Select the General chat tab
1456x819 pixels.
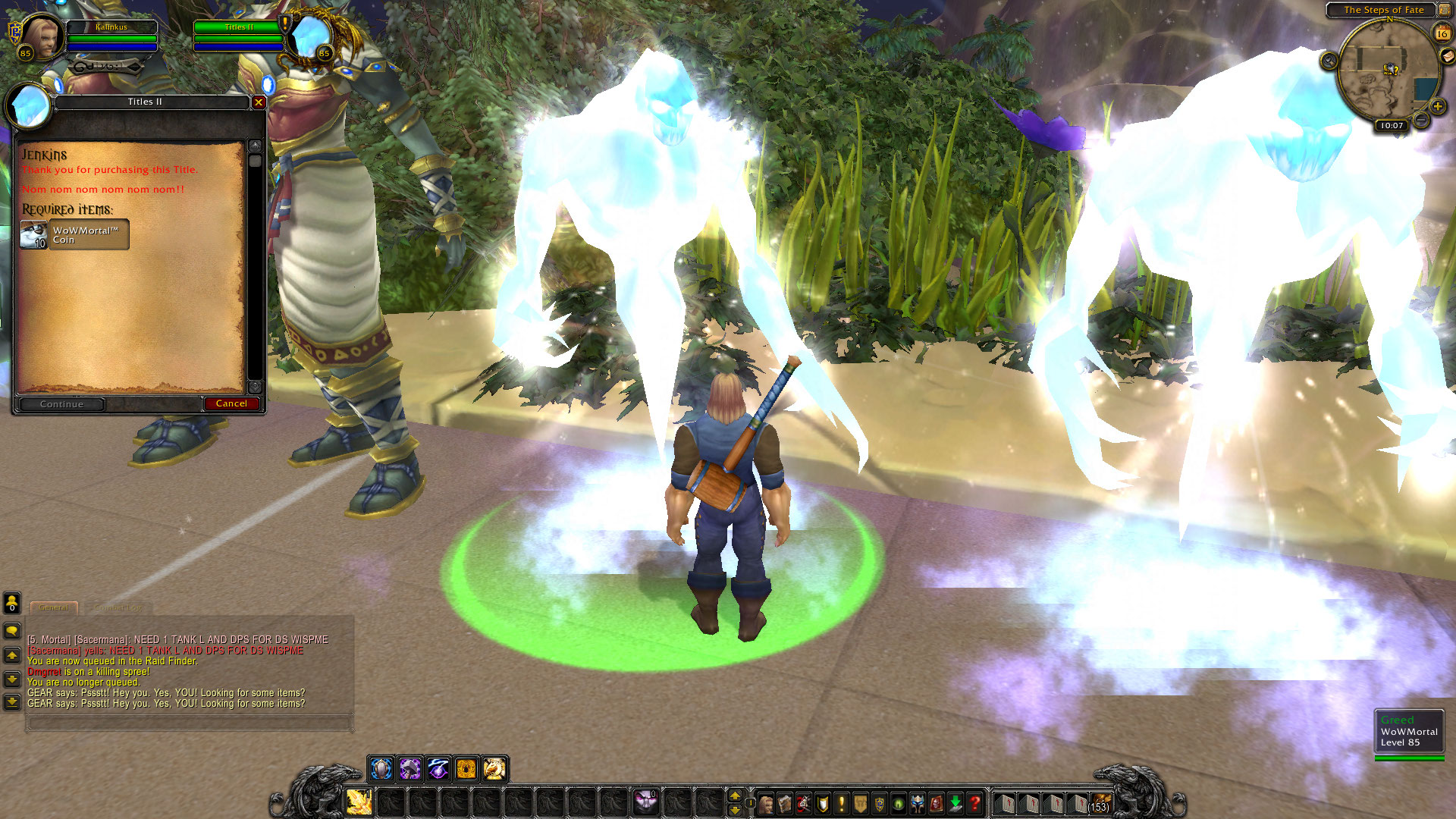pos(53,607)
